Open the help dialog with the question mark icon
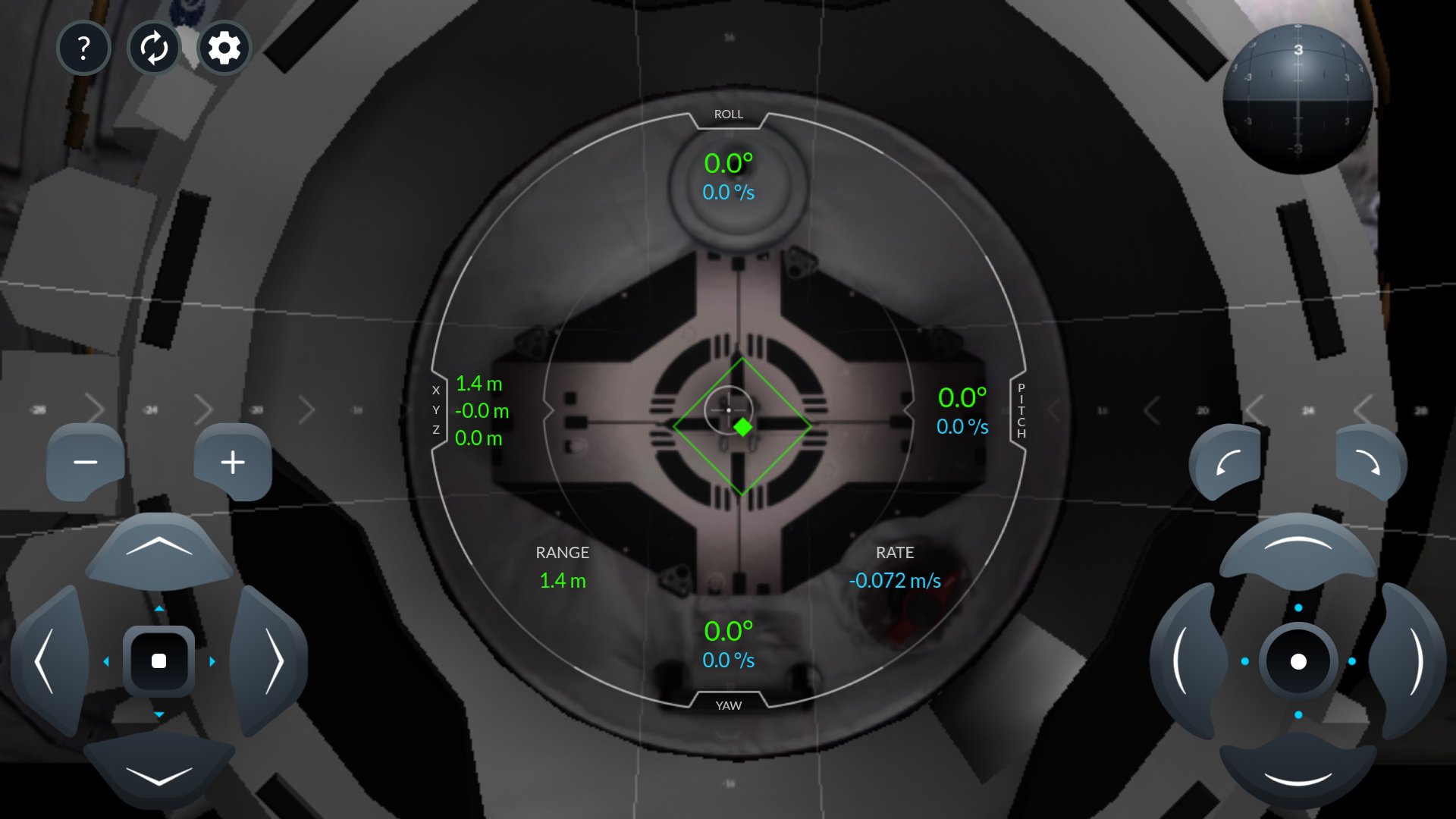1456x819 pixels. (83, 48)
